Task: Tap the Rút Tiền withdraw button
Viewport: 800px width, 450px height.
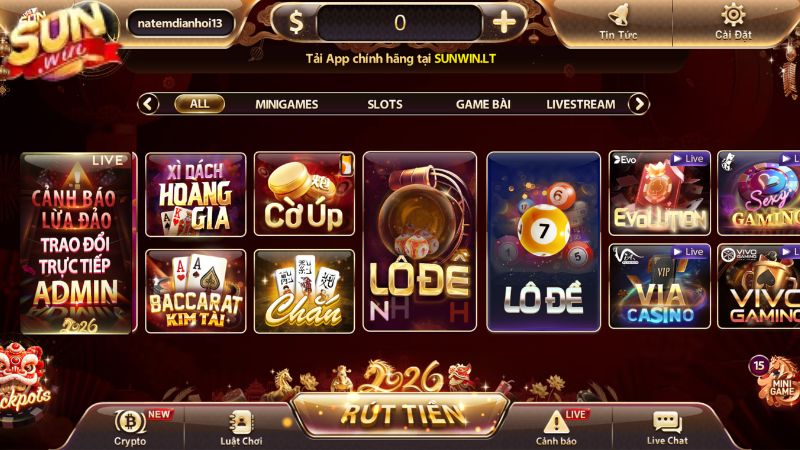Action: 400,413
